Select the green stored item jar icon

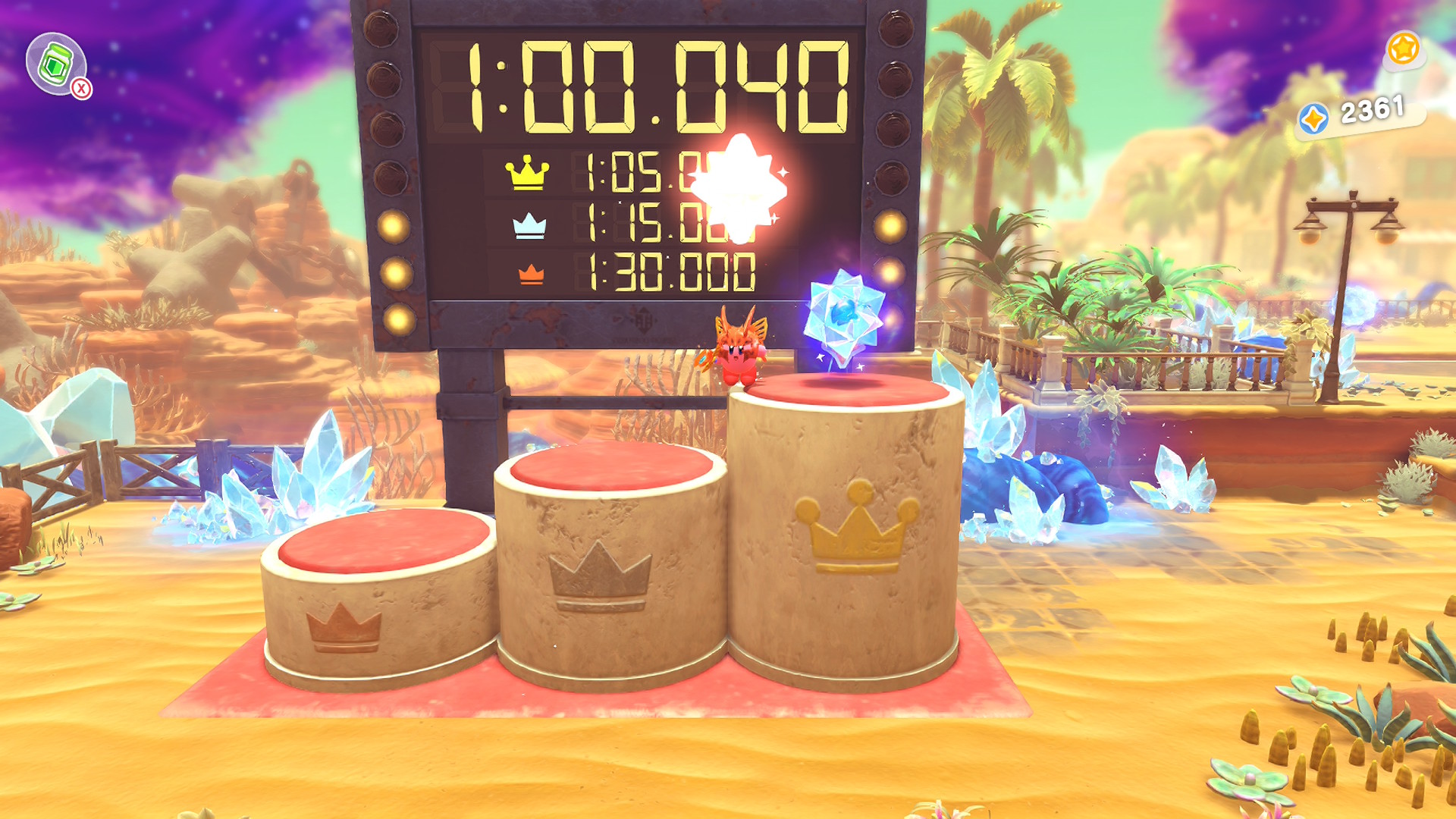pos(55,64)
